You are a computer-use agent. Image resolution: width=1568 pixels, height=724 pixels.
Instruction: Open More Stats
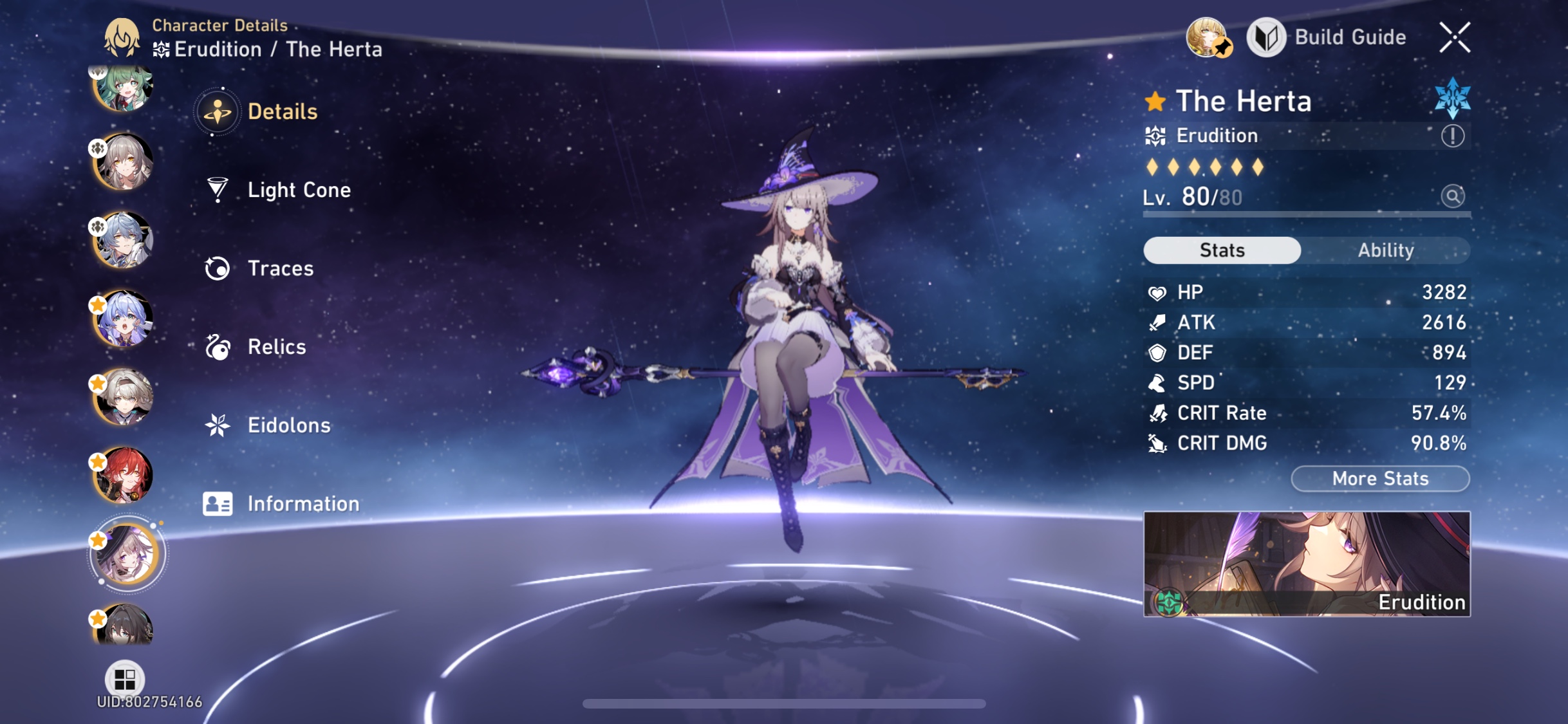point(1379,478)
